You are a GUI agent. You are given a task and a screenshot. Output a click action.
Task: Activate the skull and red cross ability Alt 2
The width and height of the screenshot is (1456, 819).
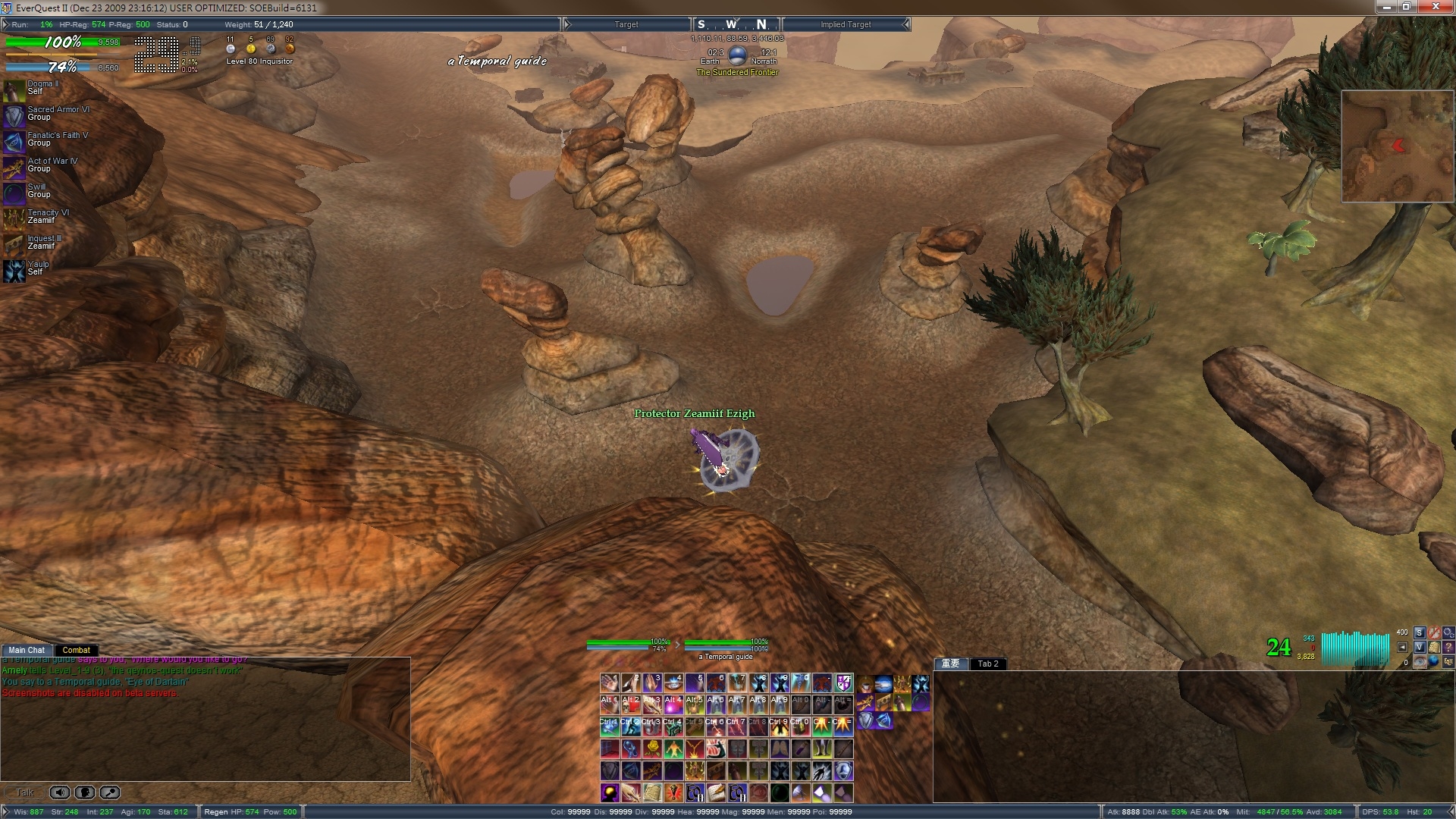(631, 705)
